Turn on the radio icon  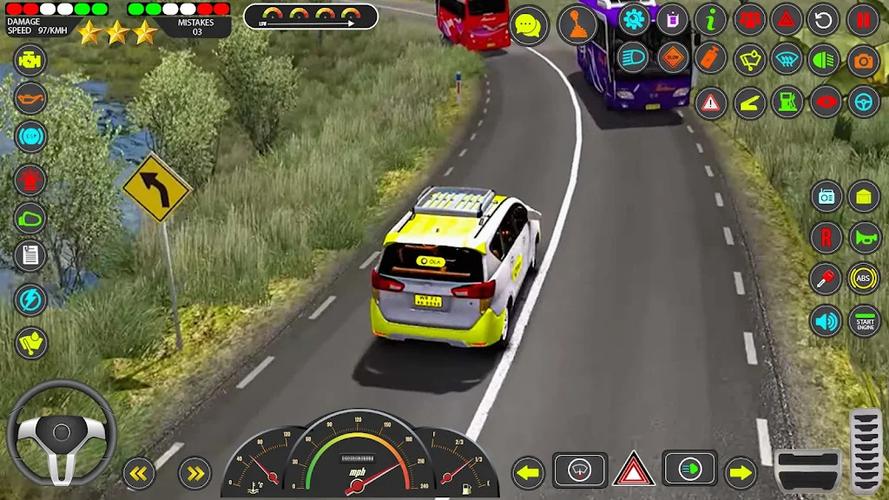coord(826,196)
